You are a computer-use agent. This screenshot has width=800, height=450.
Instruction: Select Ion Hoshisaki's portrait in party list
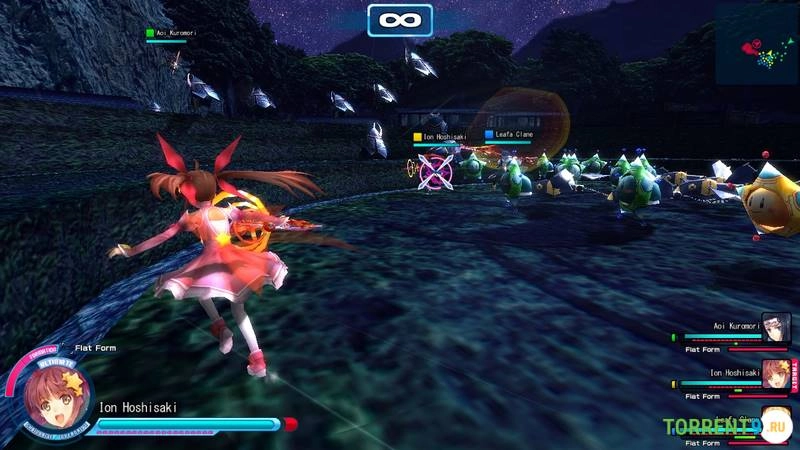pyautogui.click(x=775, y=374)
